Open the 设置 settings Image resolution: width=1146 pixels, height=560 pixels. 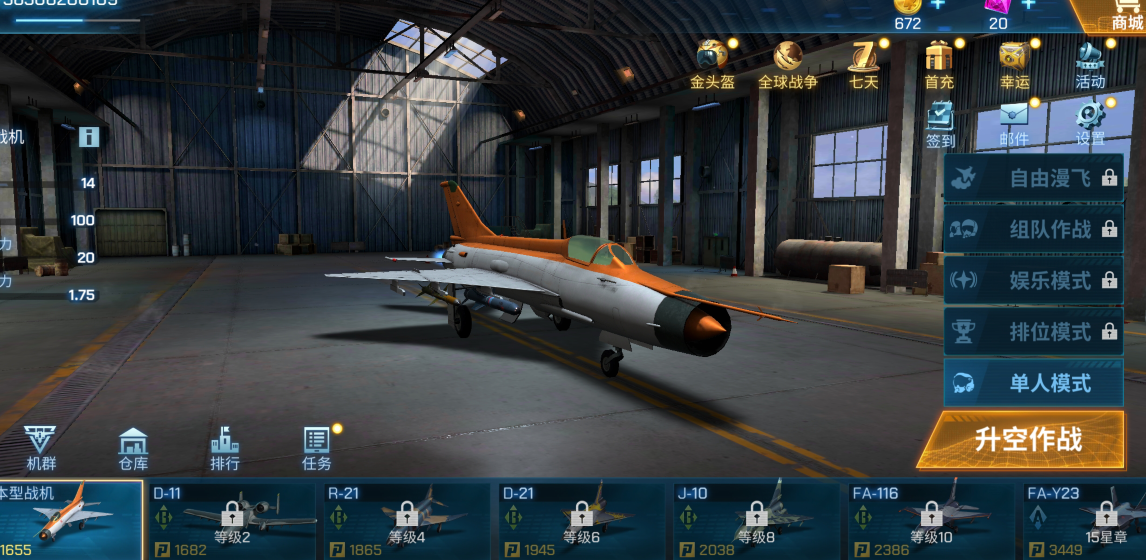(1090, 124)
